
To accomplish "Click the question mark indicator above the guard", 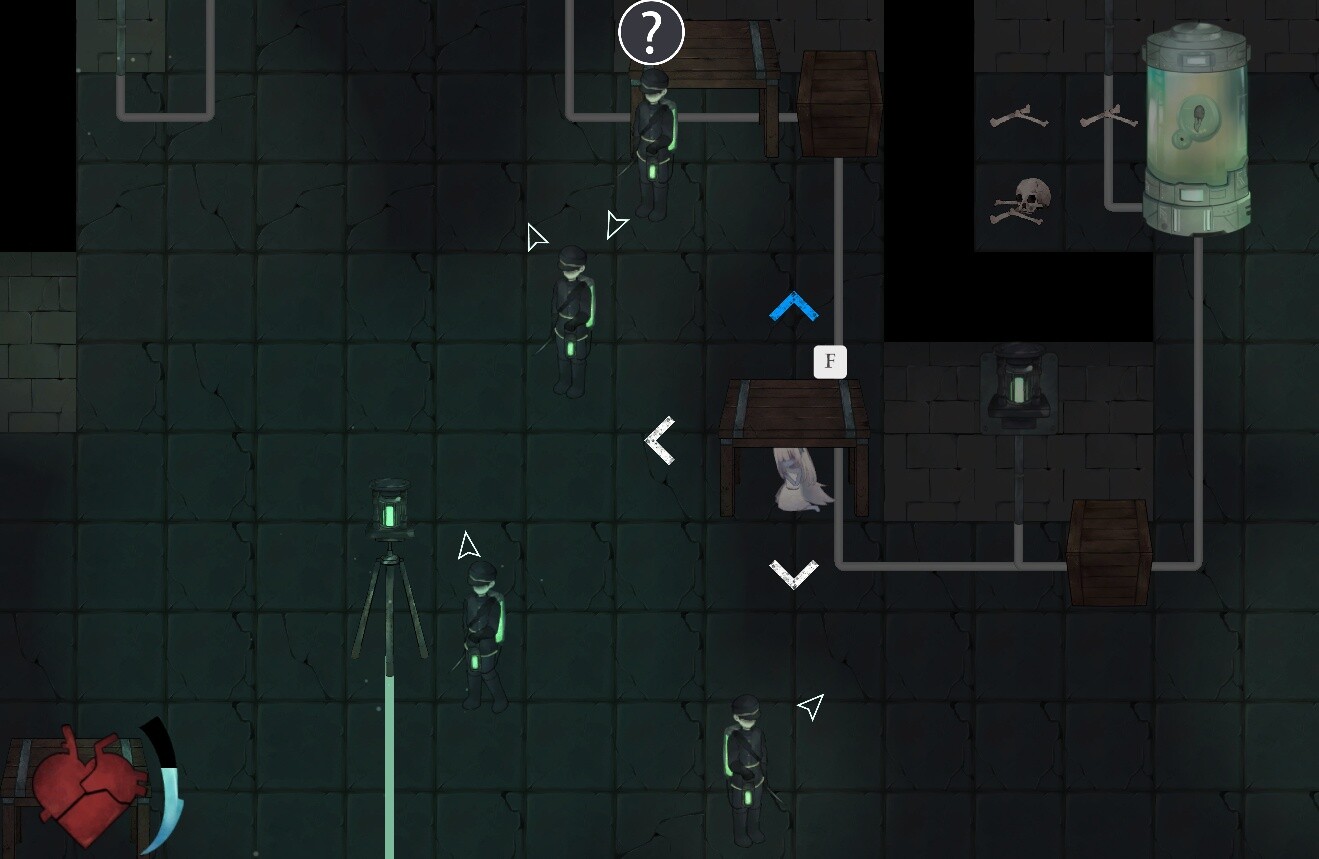I will [x=651, y=31].
